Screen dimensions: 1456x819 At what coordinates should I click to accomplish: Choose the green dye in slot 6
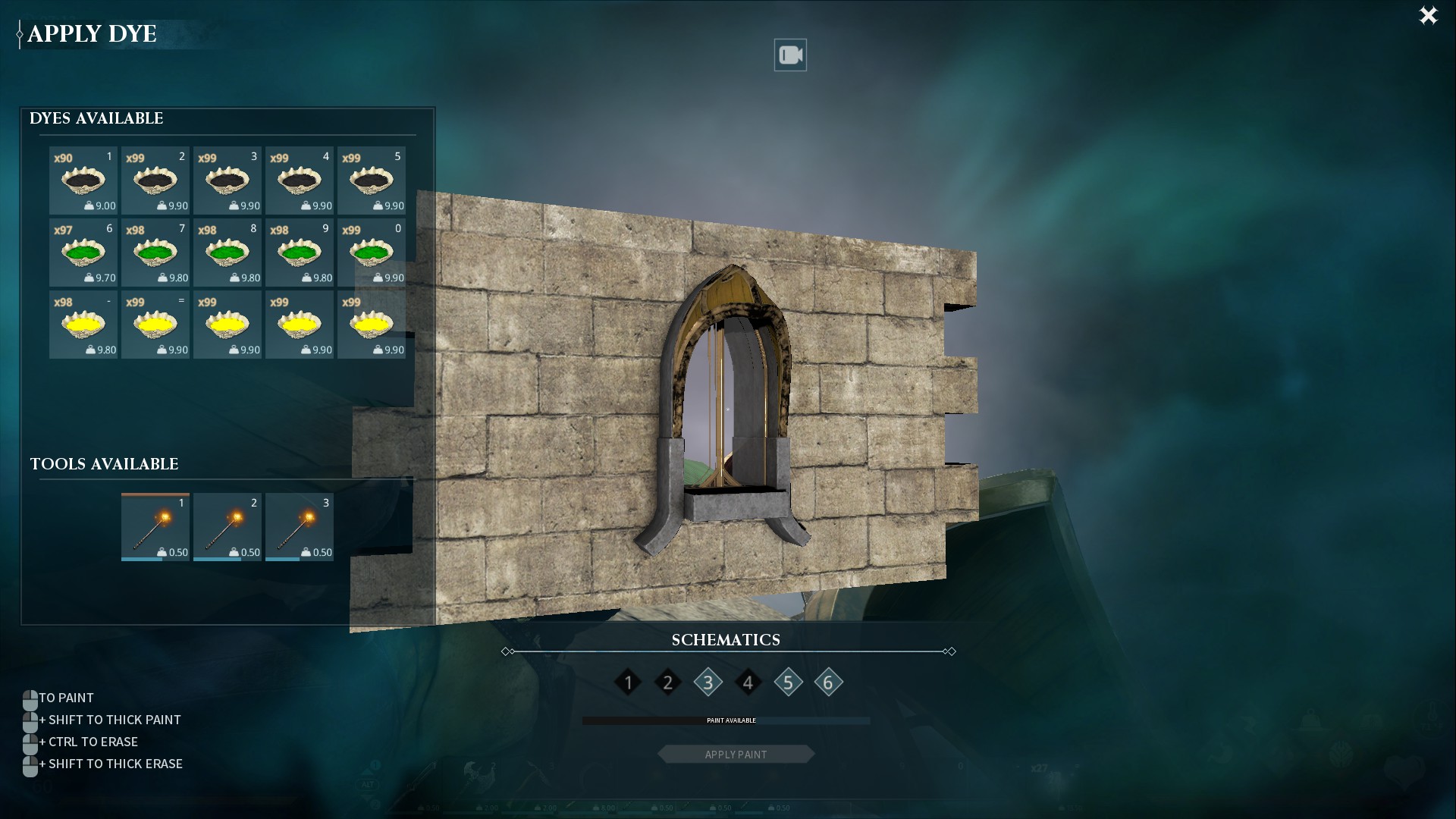point(83,253)
